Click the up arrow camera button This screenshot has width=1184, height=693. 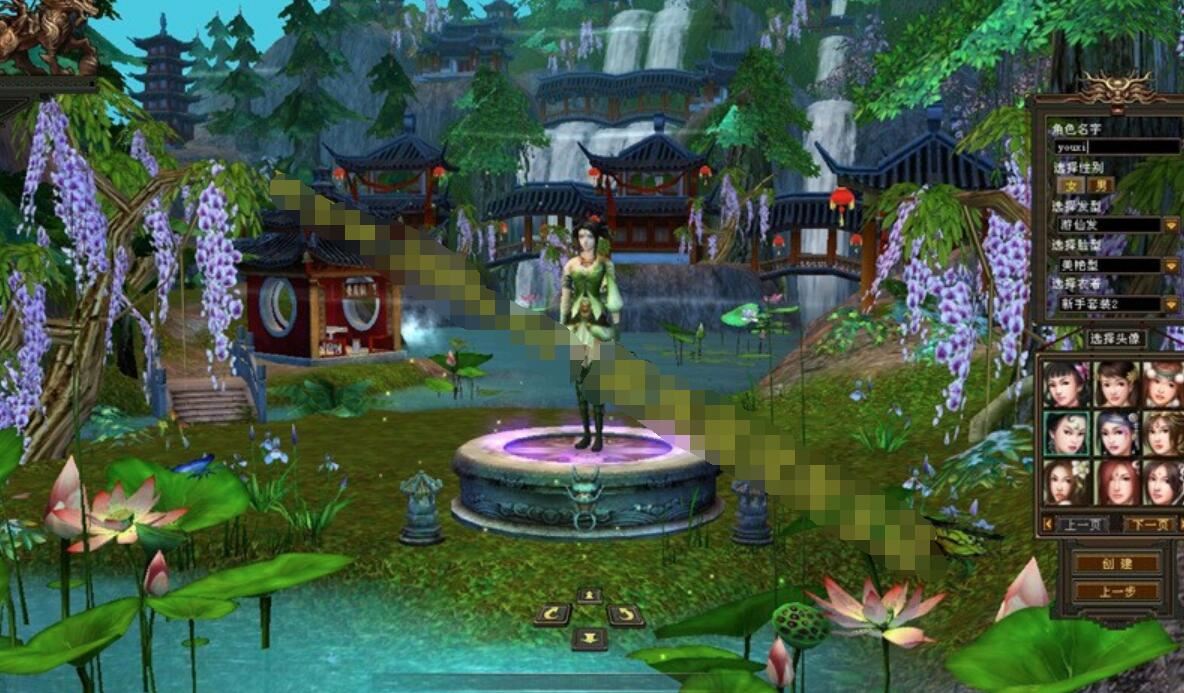click(x=589, y=596)
